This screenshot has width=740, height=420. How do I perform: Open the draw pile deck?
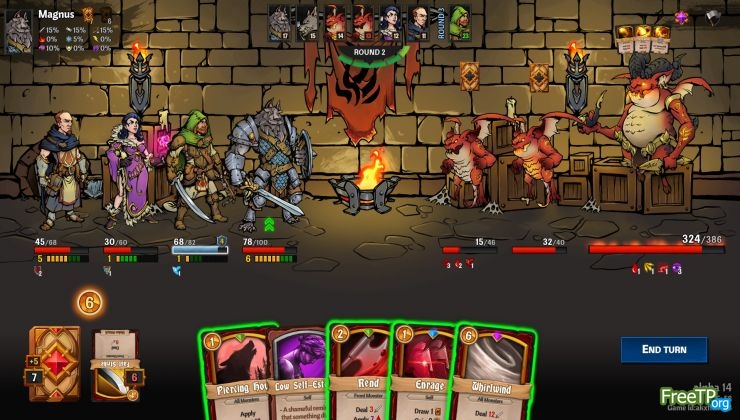click(54, 363)
